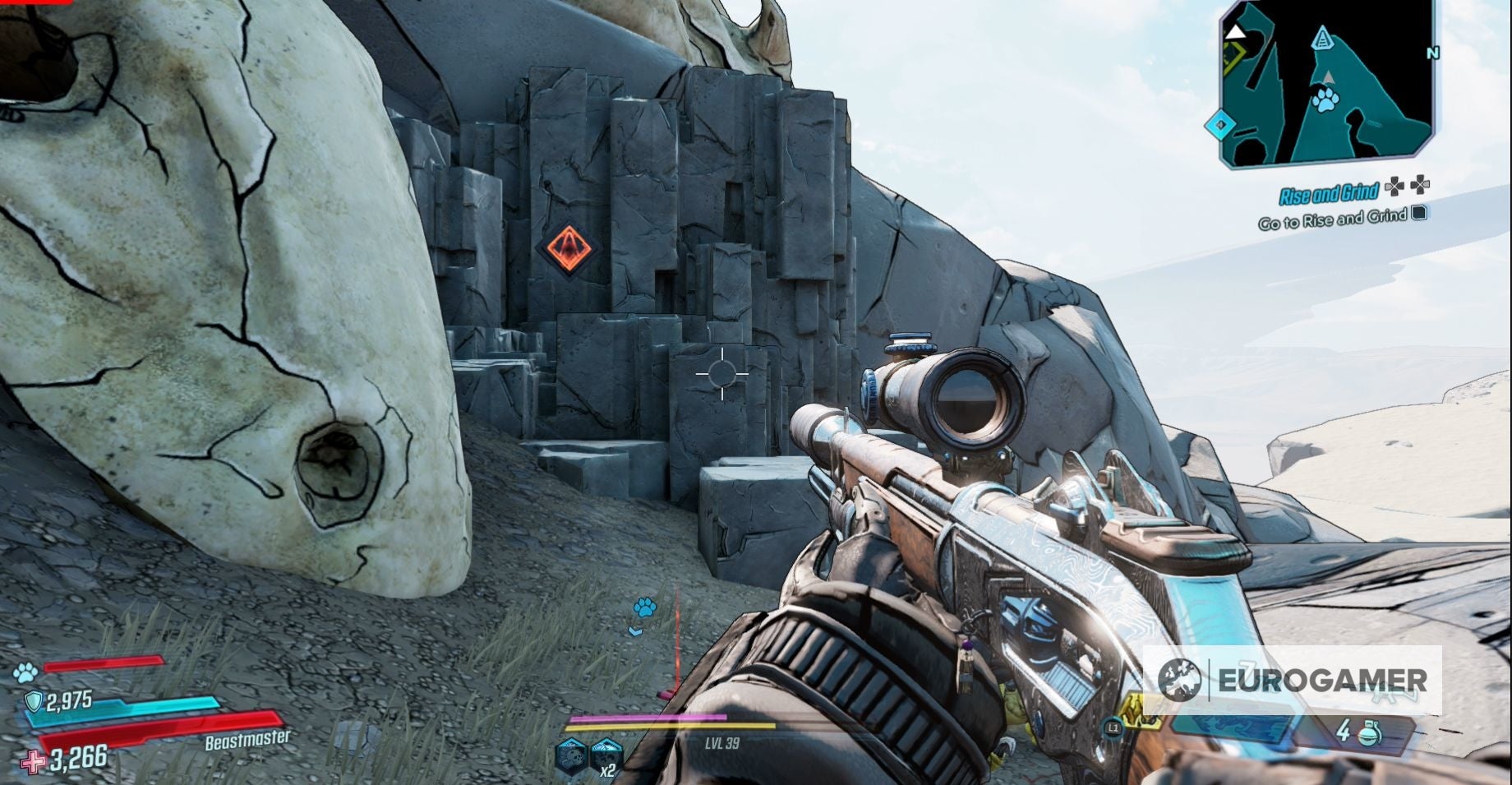The height and width of the screenshot is (785, 1512).
Task: Click the yellow experience bar above LVL 39
Action: tap(672, 727)
